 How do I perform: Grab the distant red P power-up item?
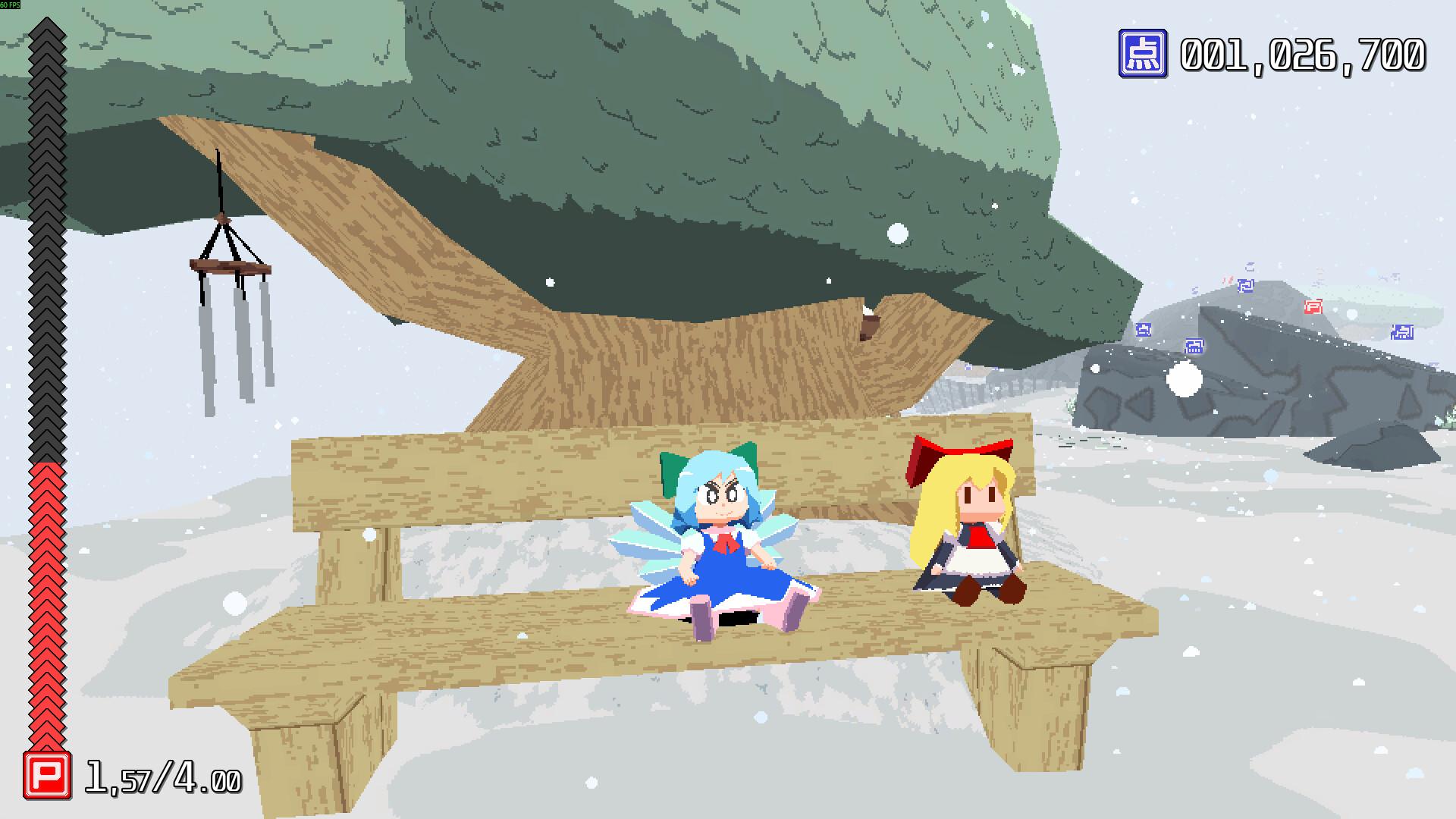1314,306
